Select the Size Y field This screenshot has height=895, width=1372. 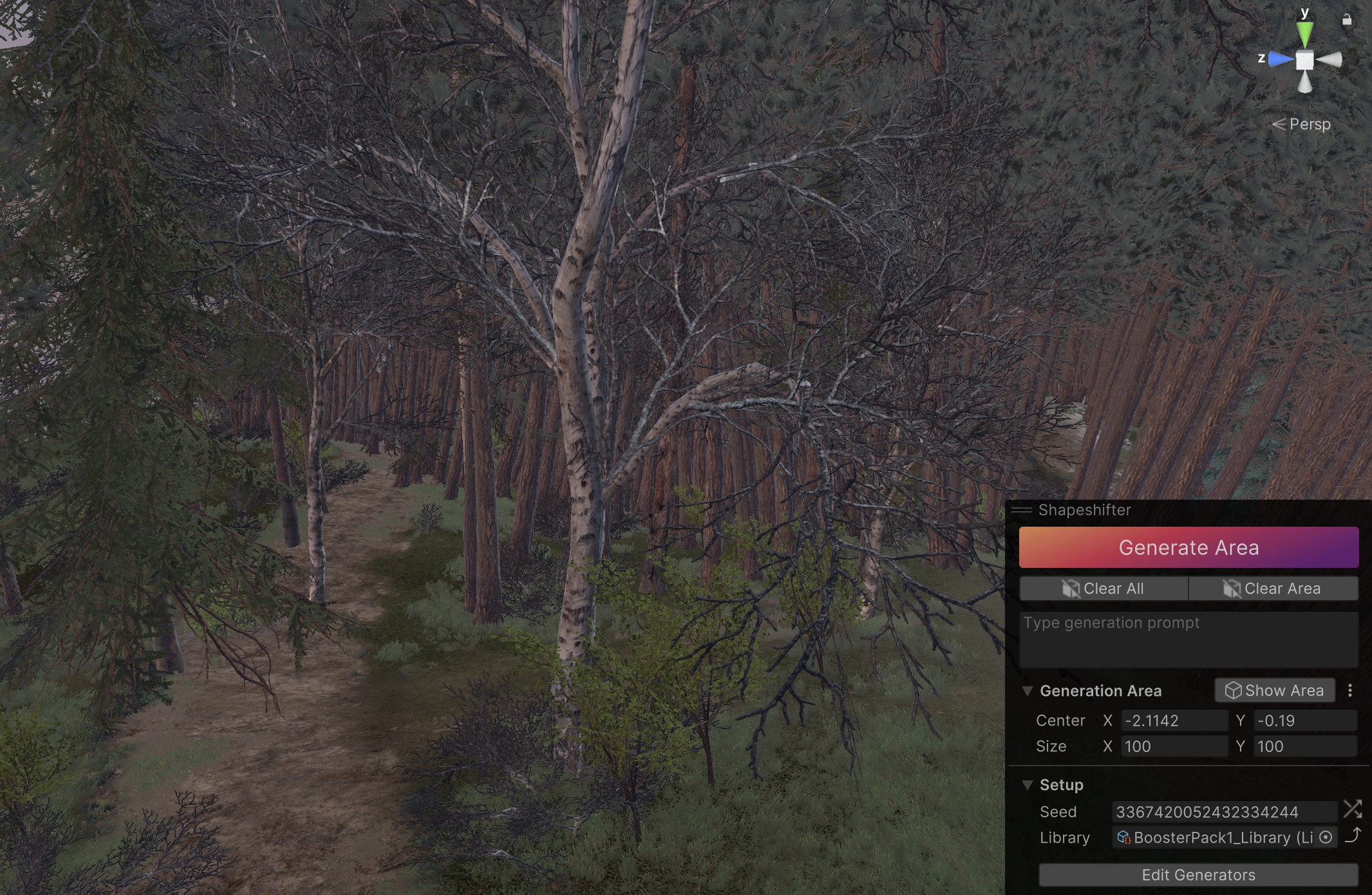[1304, 746]
